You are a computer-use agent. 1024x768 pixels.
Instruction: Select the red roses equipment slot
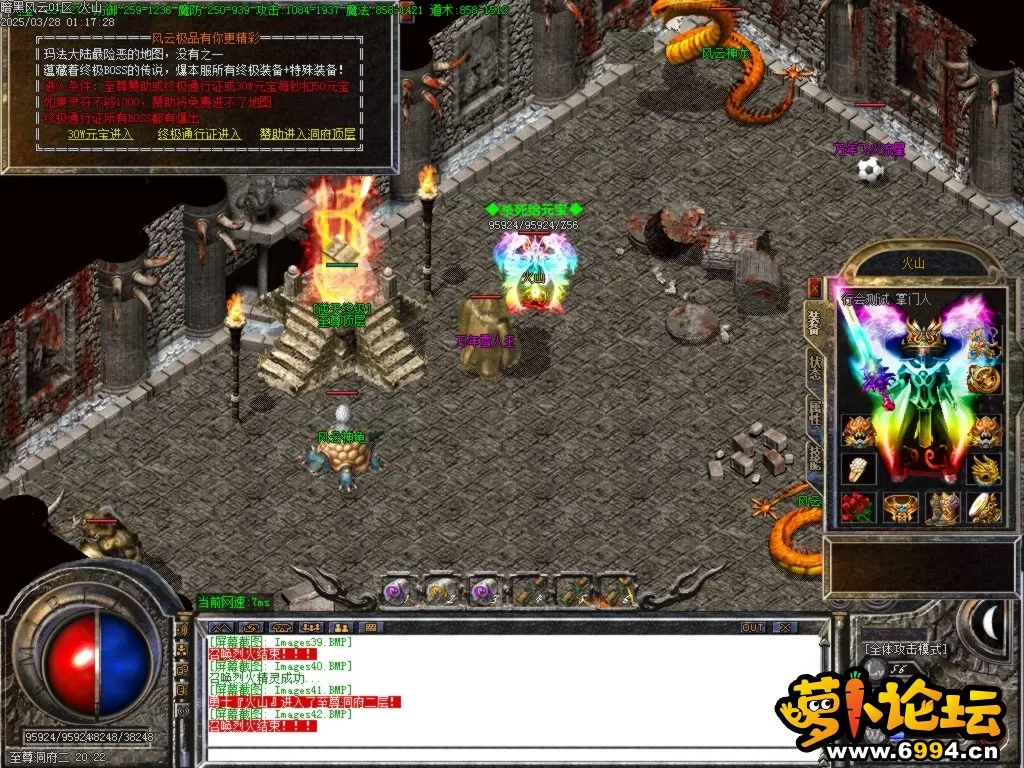[x=858, y=507]
